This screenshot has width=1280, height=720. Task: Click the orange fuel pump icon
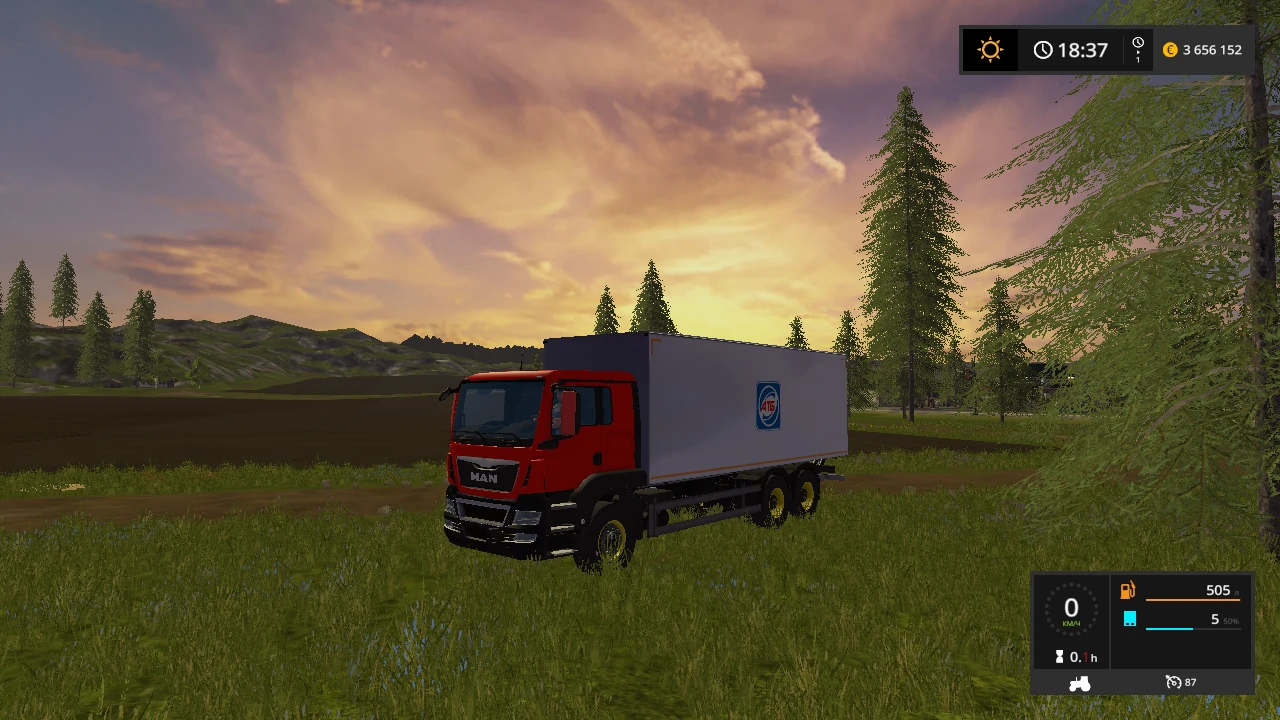(1129, 590)
